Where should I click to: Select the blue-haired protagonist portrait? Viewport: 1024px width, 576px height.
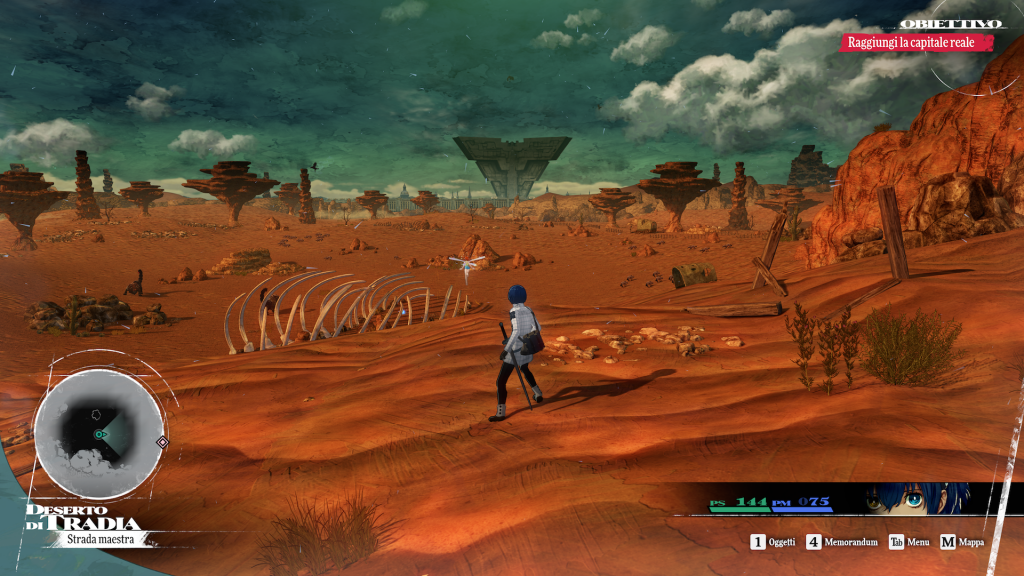tap(913, 498)
